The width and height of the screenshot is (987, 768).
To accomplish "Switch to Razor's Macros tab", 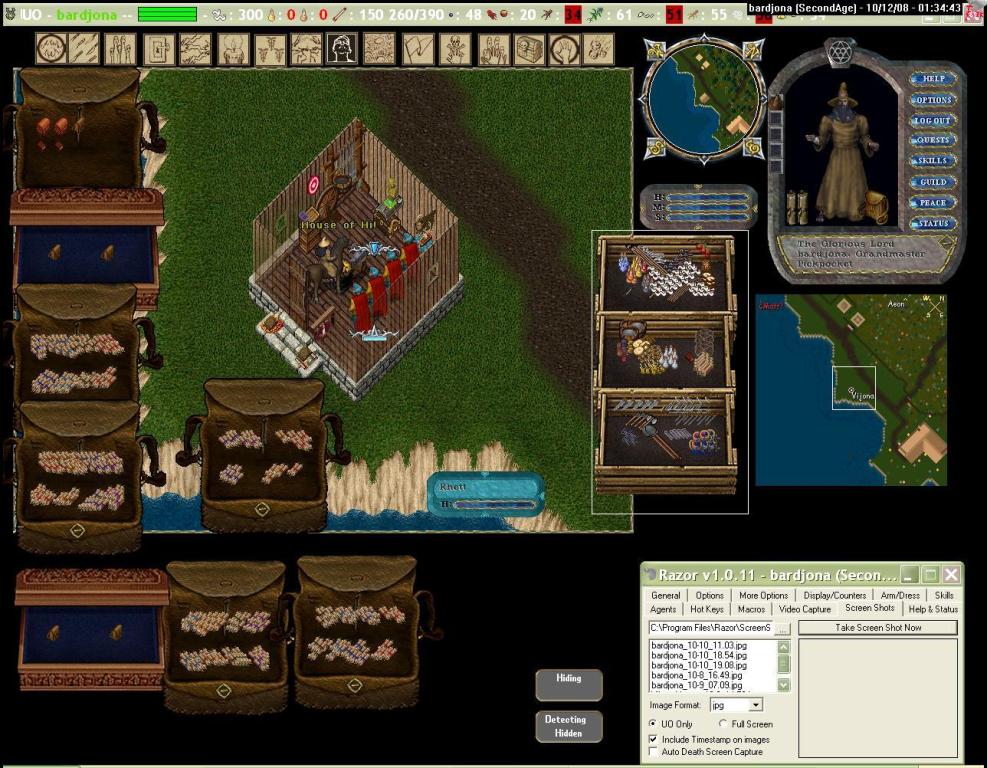I will point(751,609).
